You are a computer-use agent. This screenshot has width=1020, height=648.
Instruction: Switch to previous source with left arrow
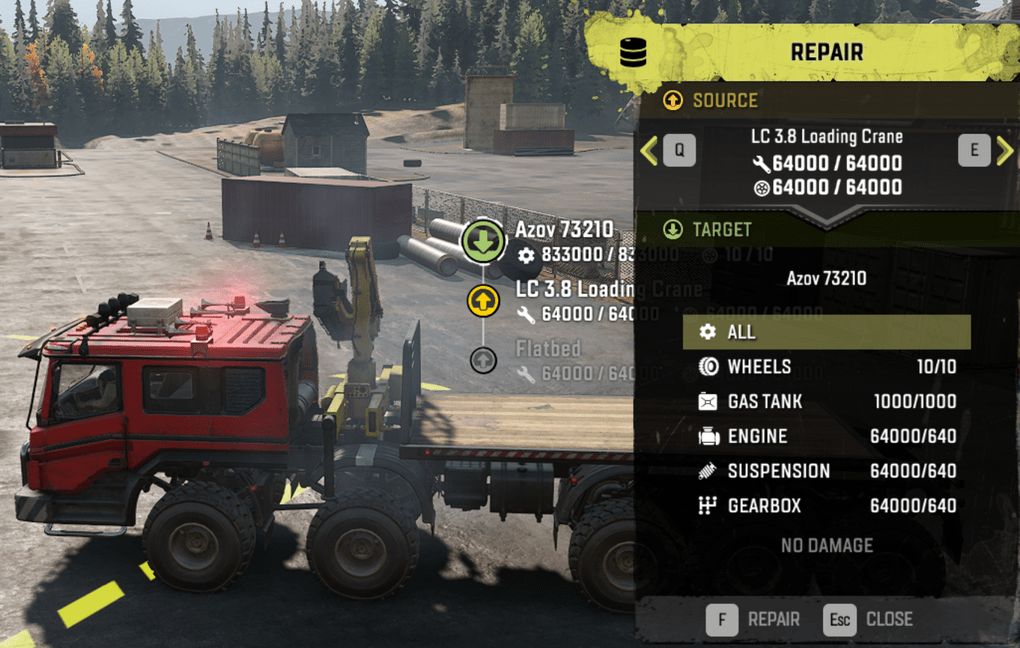(649, 151)
